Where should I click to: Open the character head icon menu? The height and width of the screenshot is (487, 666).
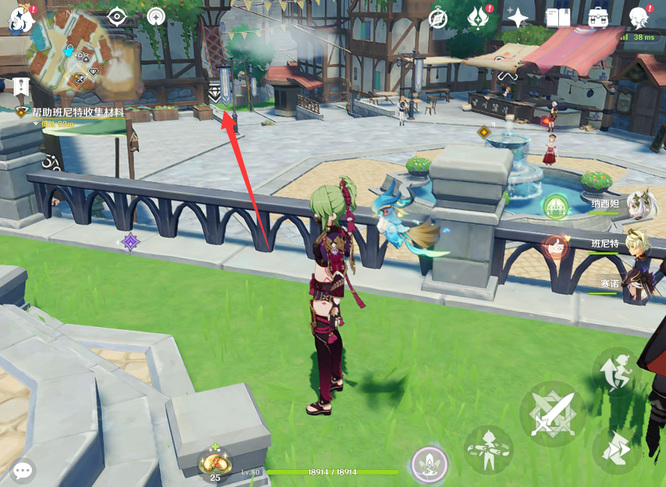click(x=639, y=16)
